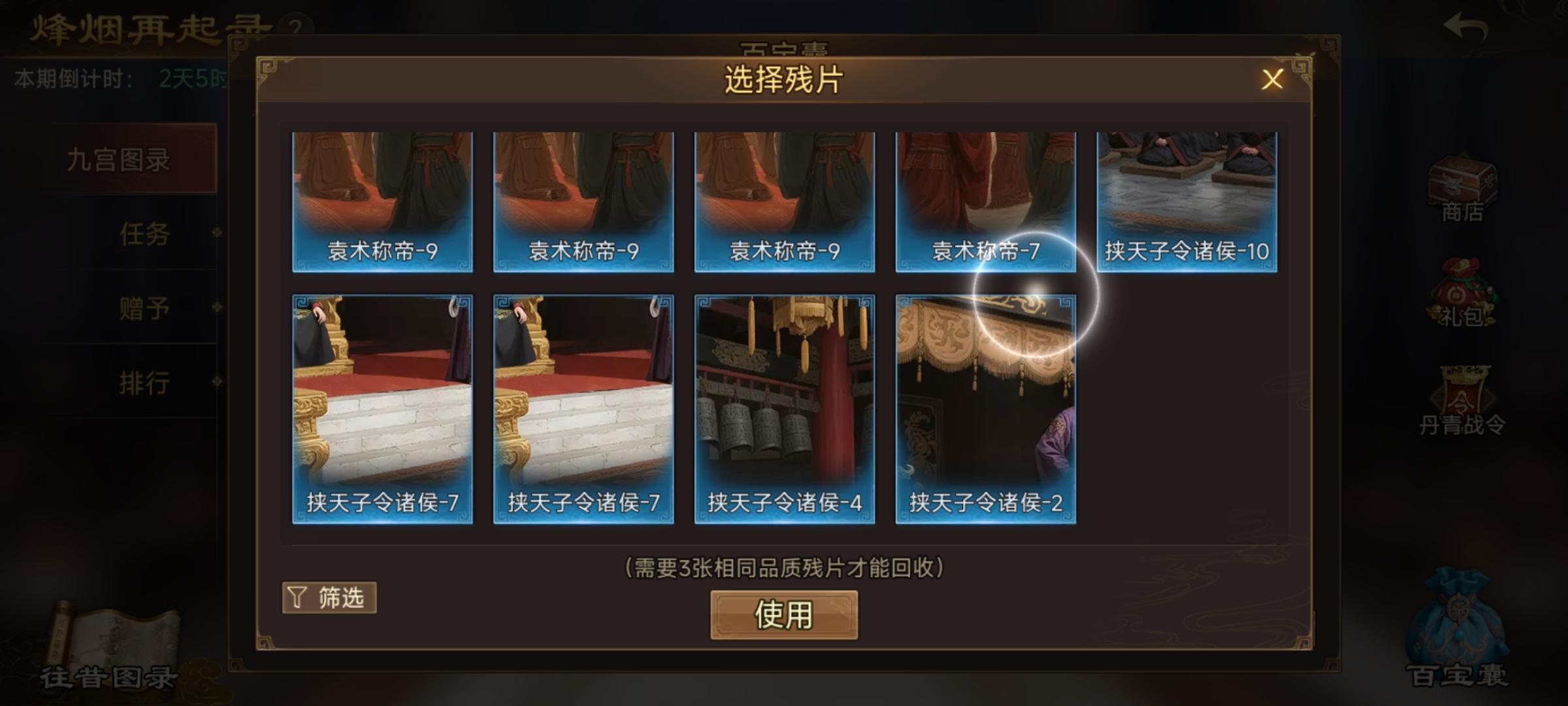Click the filter funnel icon beside 筛选
1568x706 pixels.
point(297,597)
